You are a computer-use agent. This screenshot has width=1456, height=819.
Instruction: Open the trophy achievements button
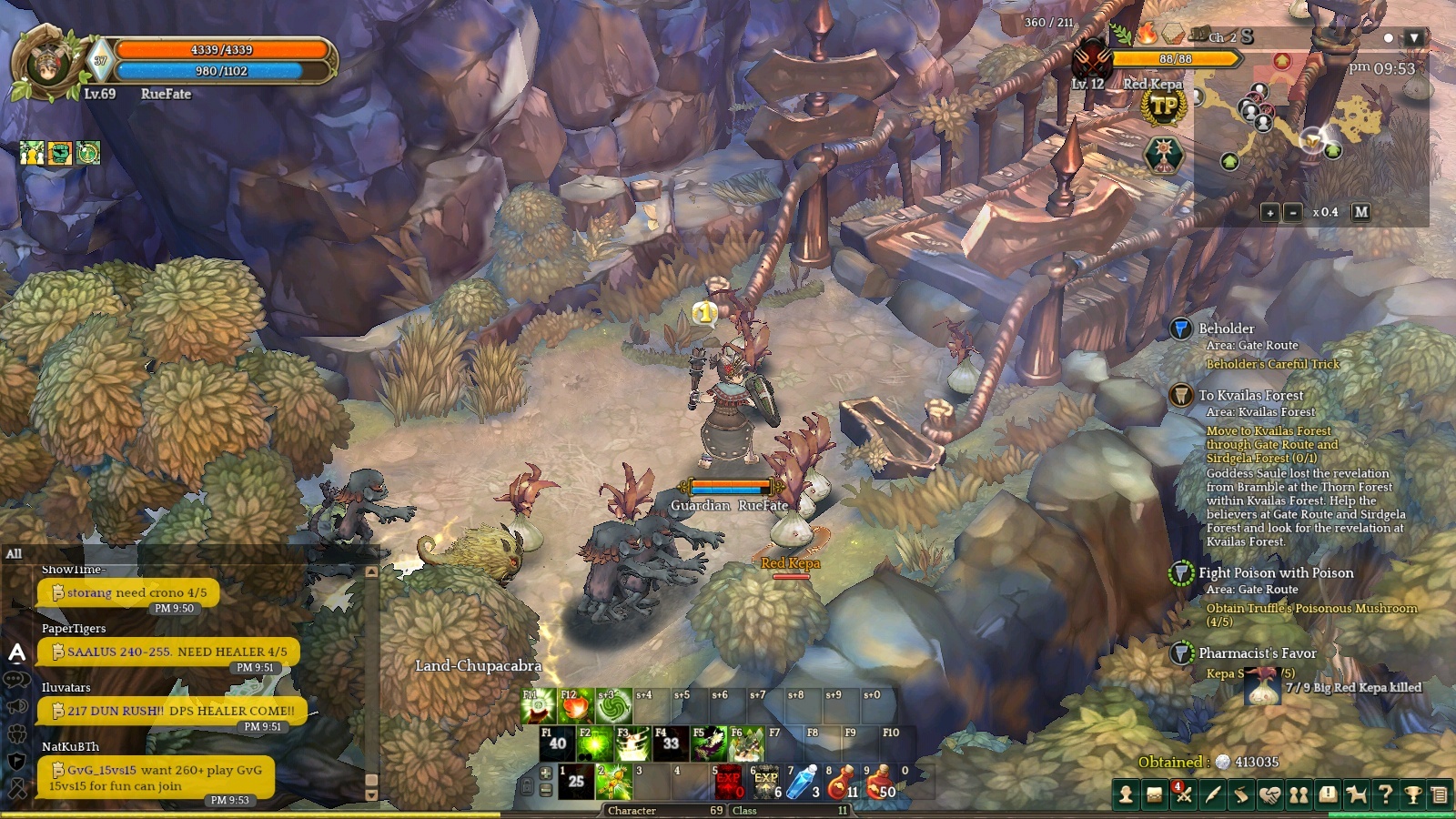[1413, 794]
